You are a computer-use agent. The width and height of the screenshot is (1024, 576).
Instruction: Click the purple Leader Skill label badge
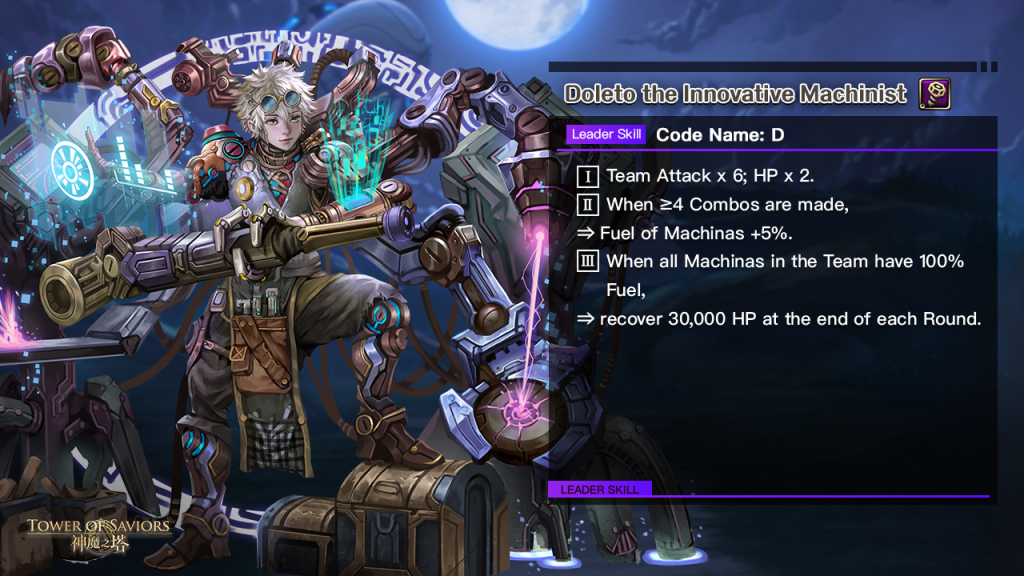[x=607, y=134]
